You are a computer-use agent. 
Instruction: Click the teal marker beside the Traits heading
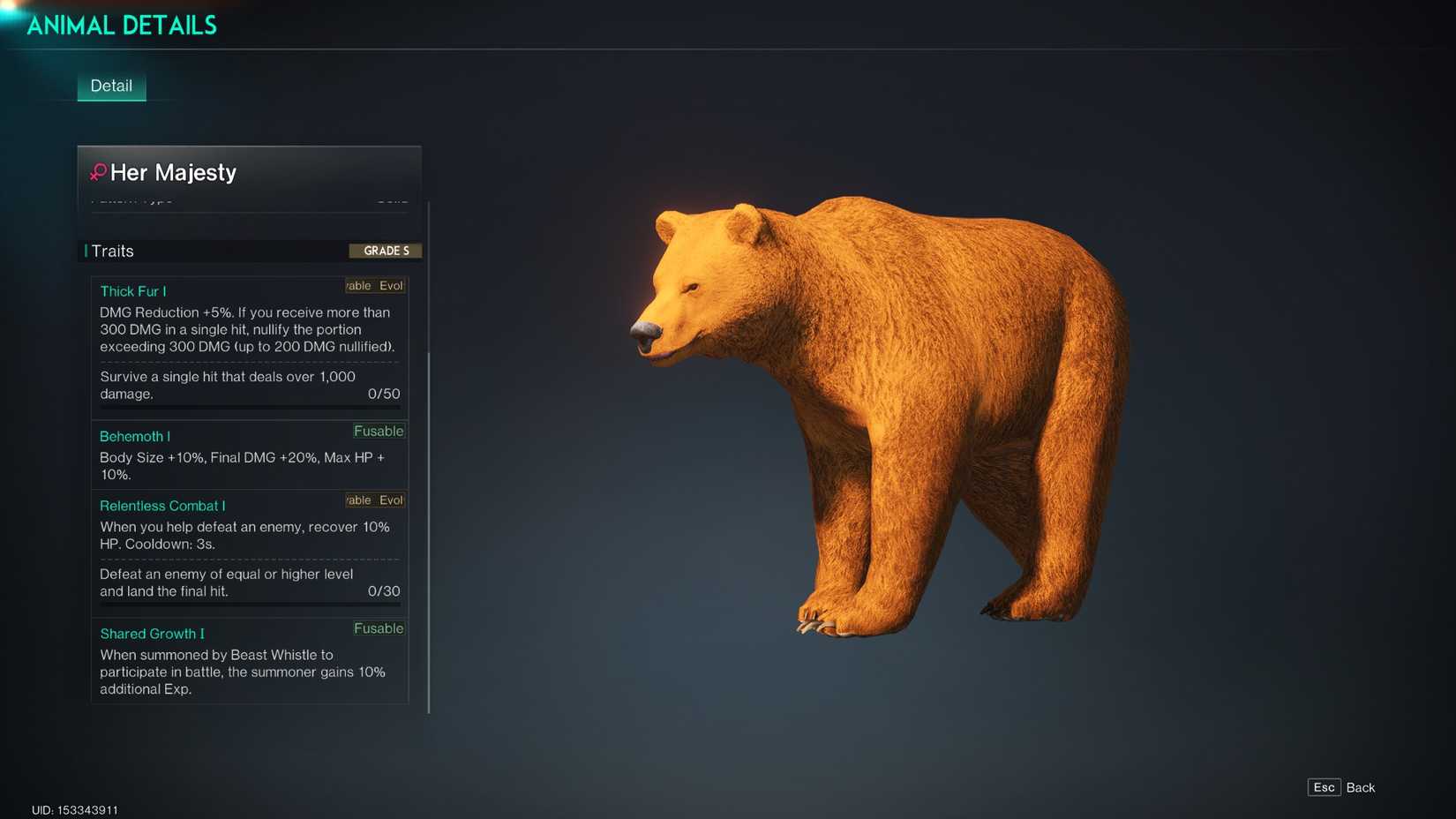[84, 251]
